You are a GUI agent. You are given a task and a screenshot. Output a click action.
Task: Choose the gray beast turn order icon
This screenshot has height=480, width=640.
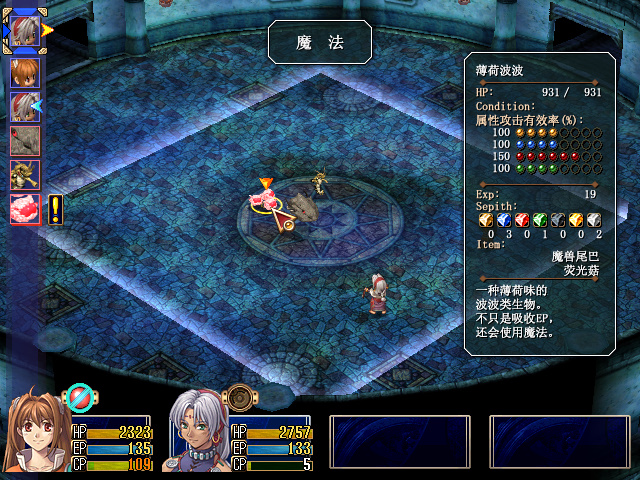[24, 140]
